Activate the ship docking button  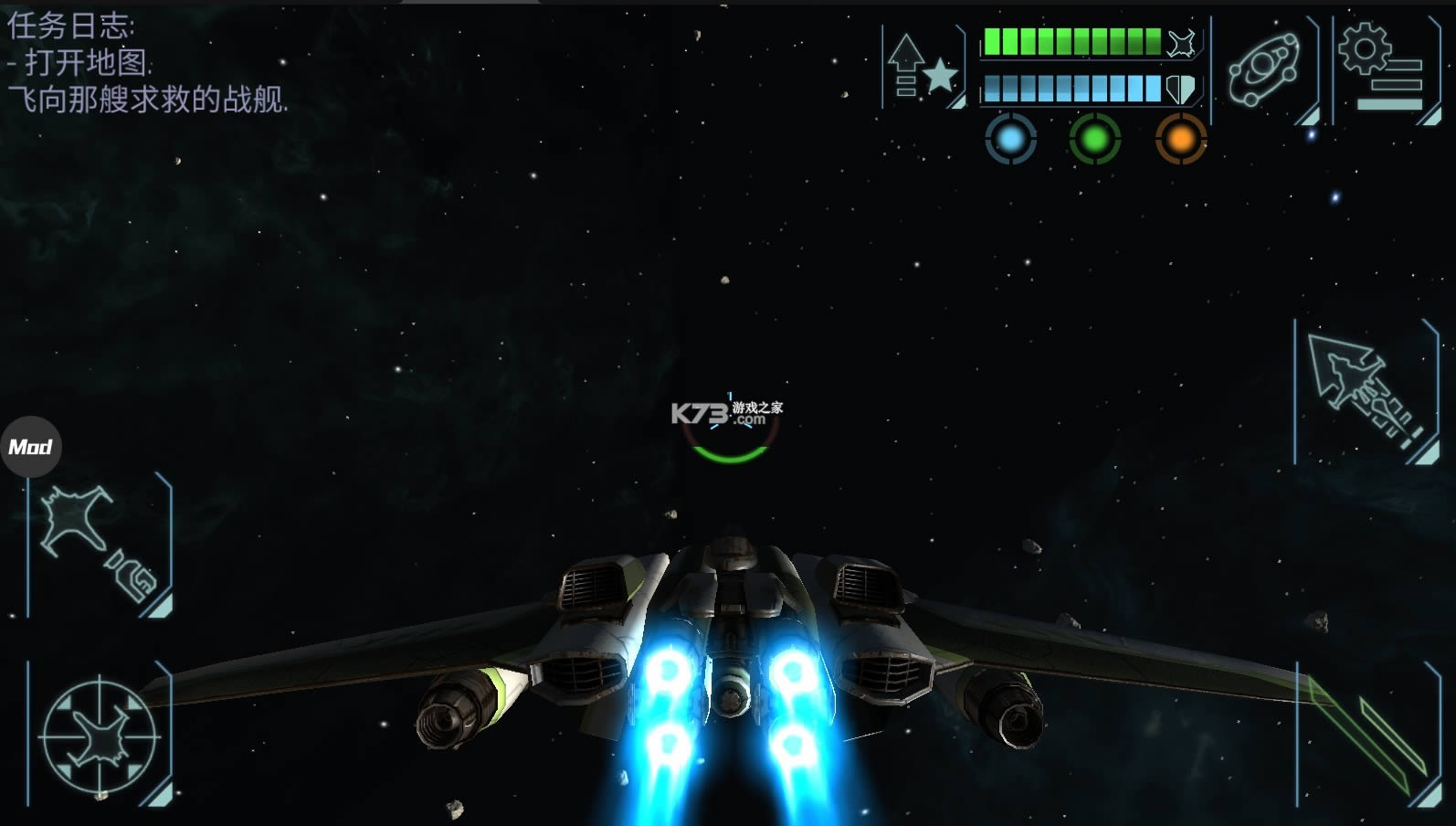[99, 545]
